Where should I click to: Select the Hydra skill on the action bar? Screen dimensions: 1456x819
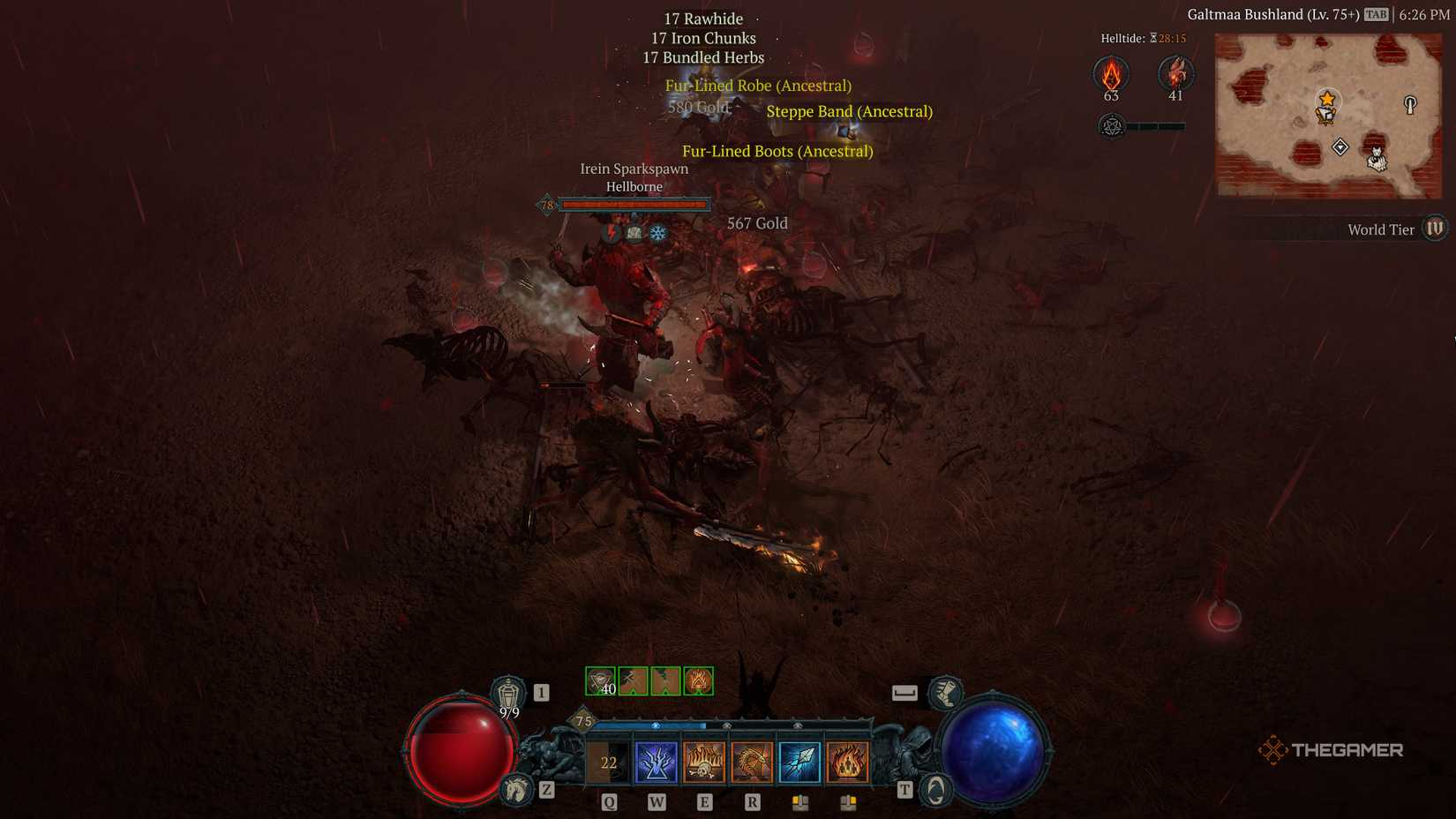click(753, 760)
